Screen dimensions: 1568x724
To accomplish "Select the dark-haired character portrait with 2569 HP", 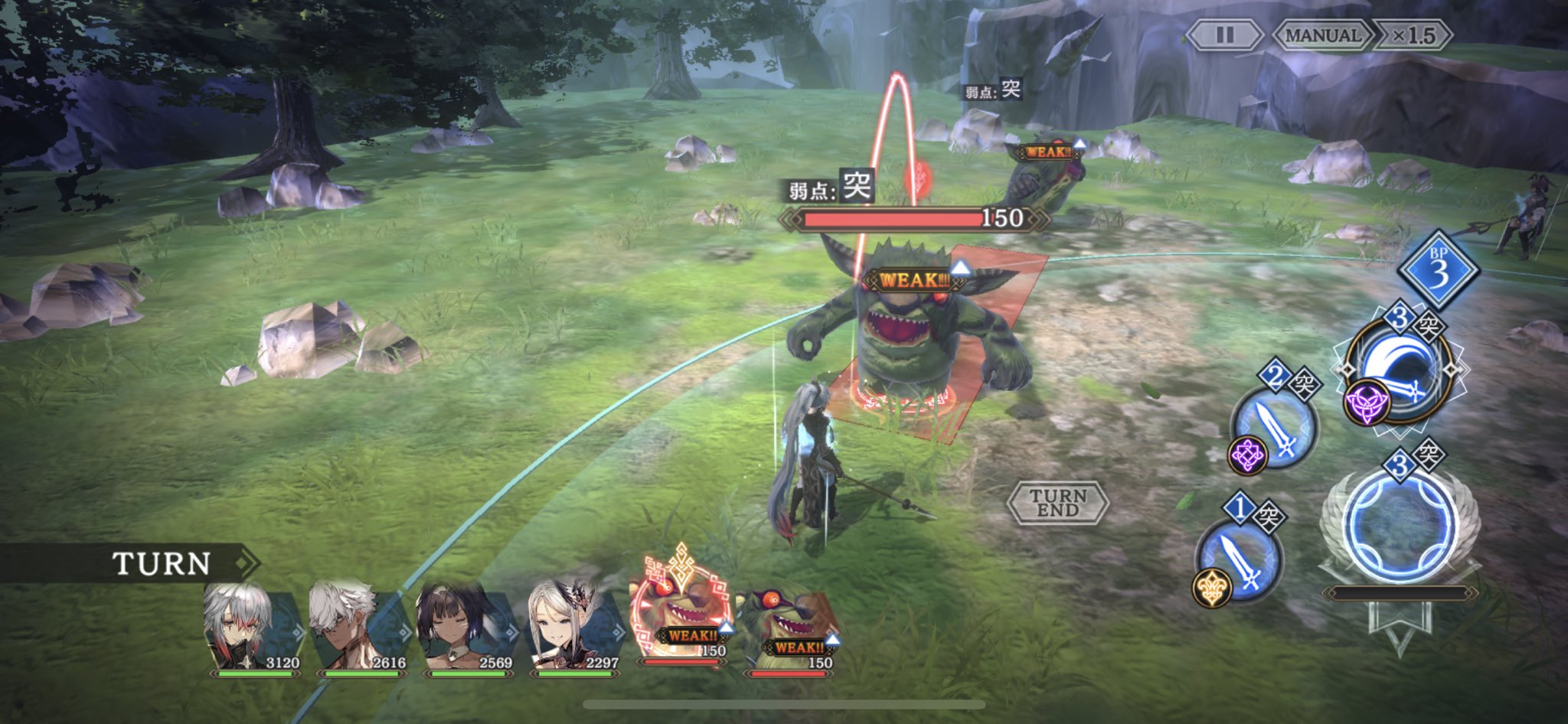I will click(x=465, y=628).
